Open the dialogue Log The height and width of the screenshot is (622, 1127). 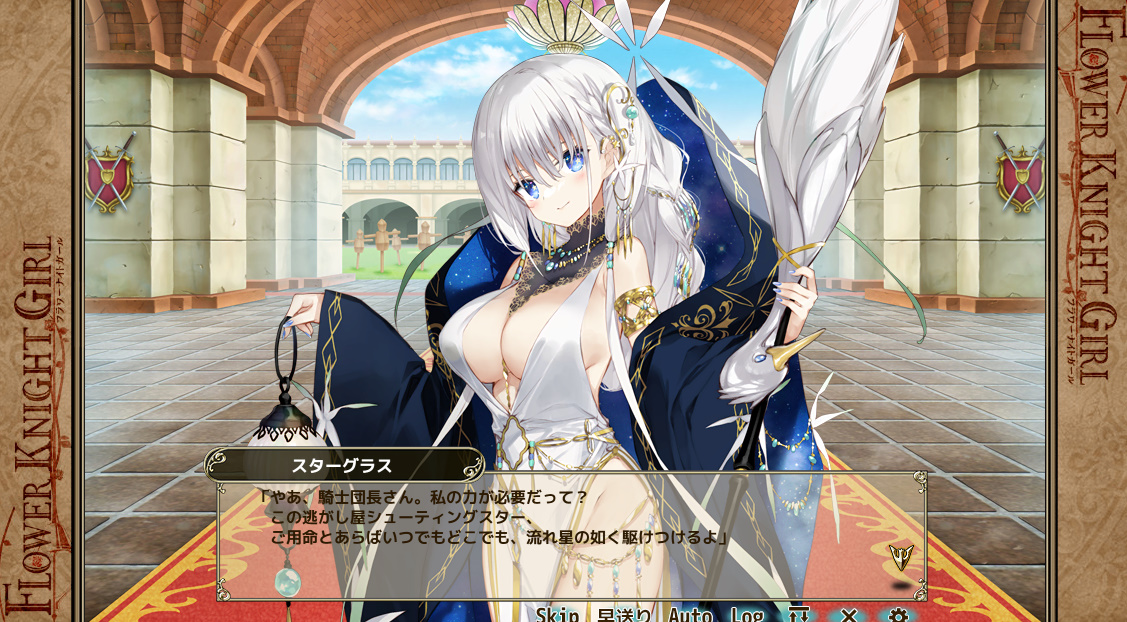747,614
